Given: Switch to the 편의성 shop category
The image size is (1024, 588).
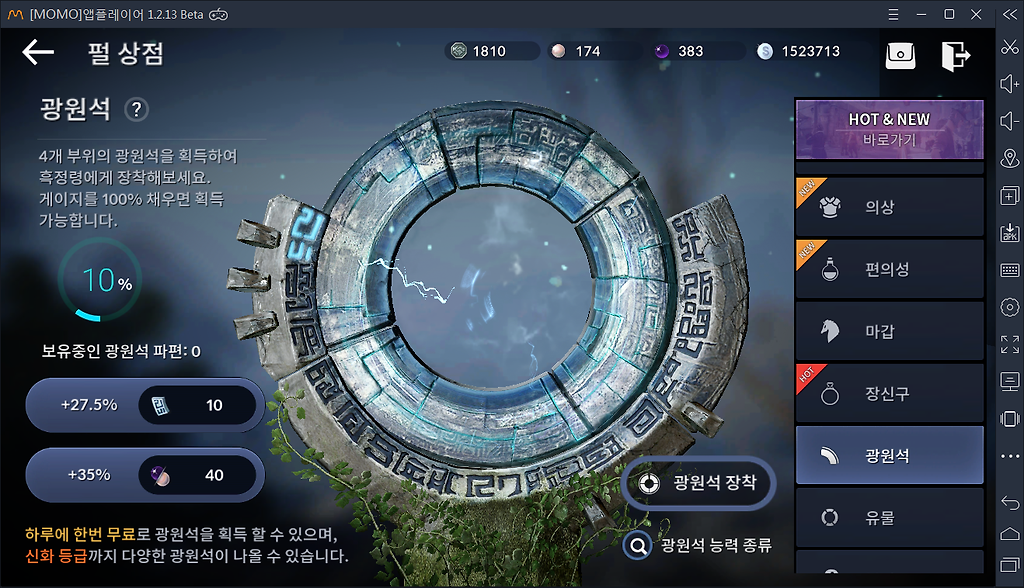Looking at the screenshot, I should 889,269.
